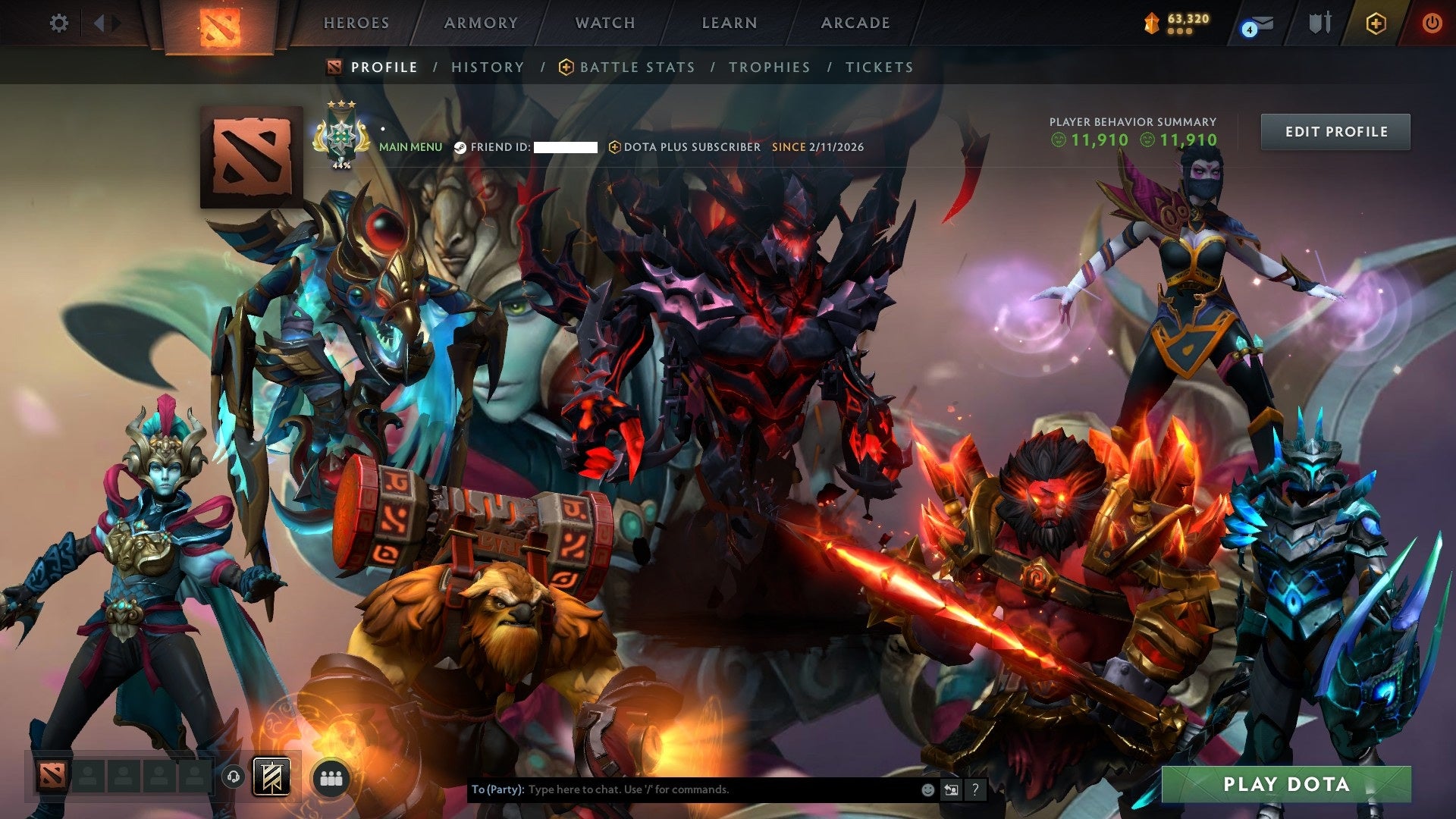Open the back navigation arrow beside settings

pos(99,24)
